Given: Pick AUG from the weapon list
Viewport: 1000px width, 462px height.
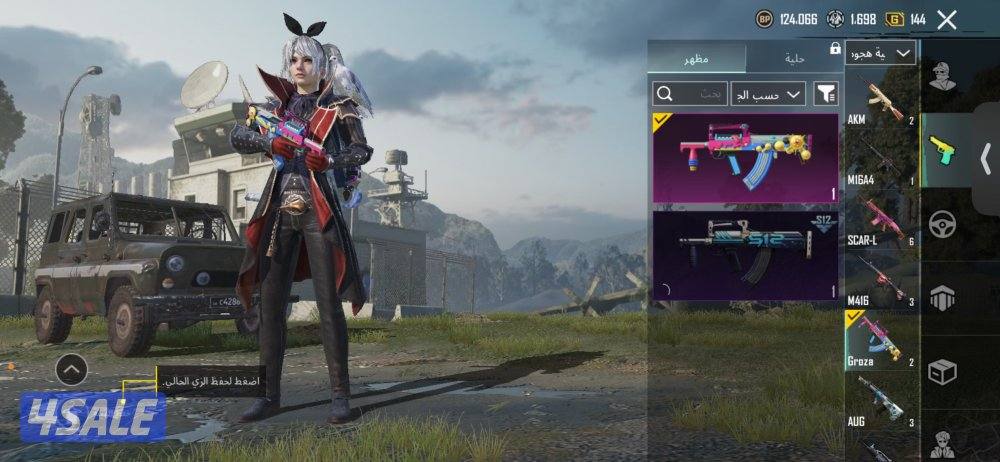Looking at the screenshot, I should (881, 400).
